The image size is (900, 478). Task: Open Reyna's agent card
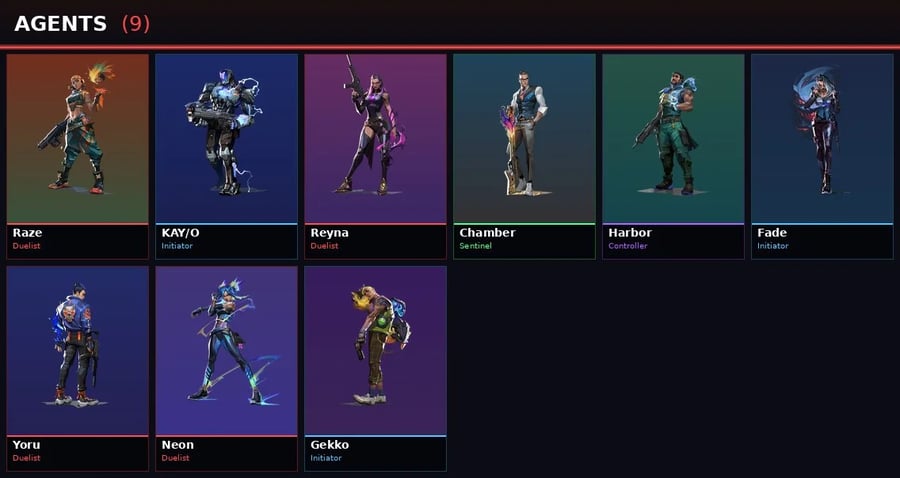pos(375,156)
